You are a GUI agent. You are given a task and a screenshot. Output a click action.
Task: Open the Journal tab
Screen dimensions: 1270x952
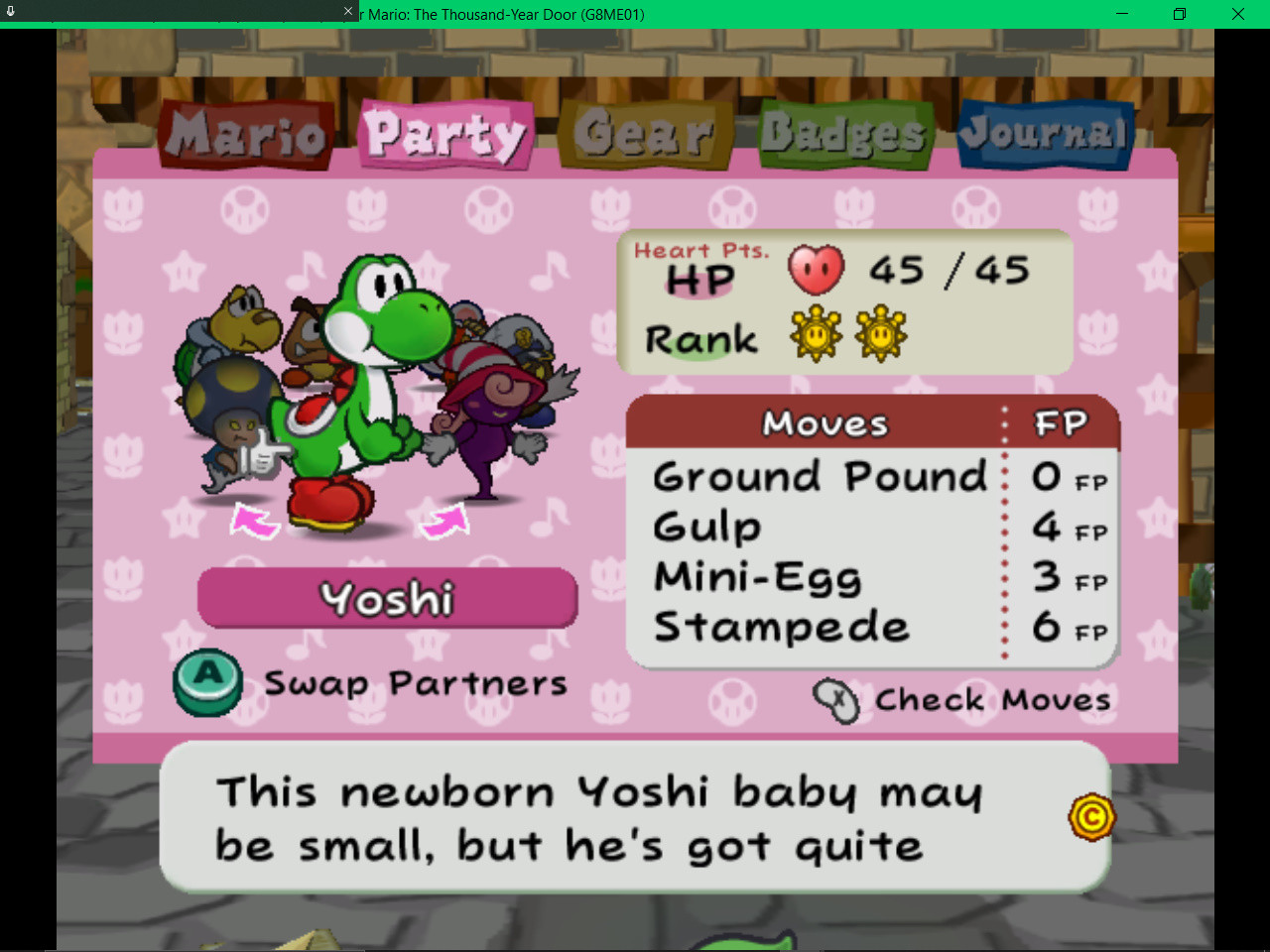click(x=1045, y=132)
